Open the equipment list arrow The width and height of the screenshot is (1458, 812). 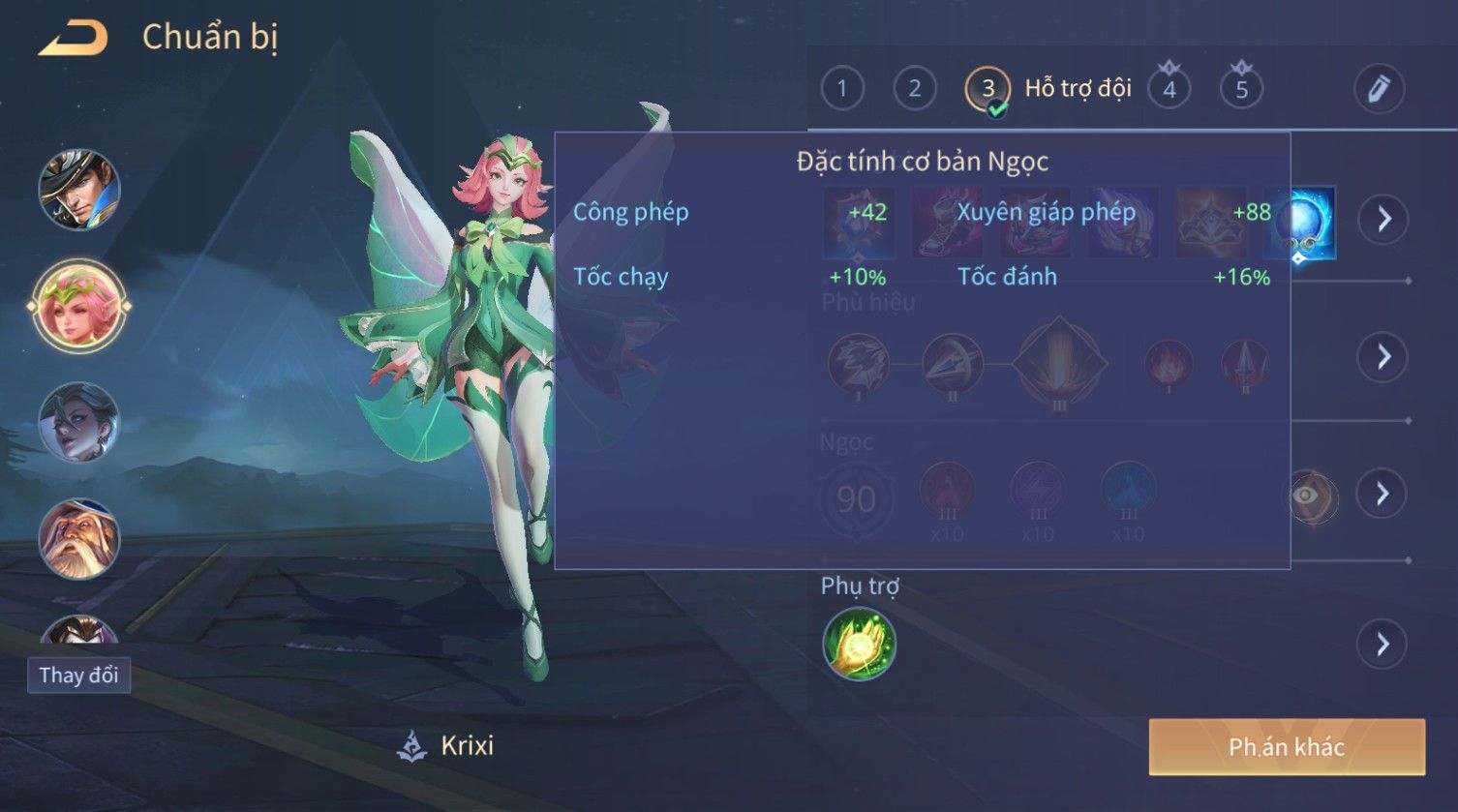tap(1383, 220)
